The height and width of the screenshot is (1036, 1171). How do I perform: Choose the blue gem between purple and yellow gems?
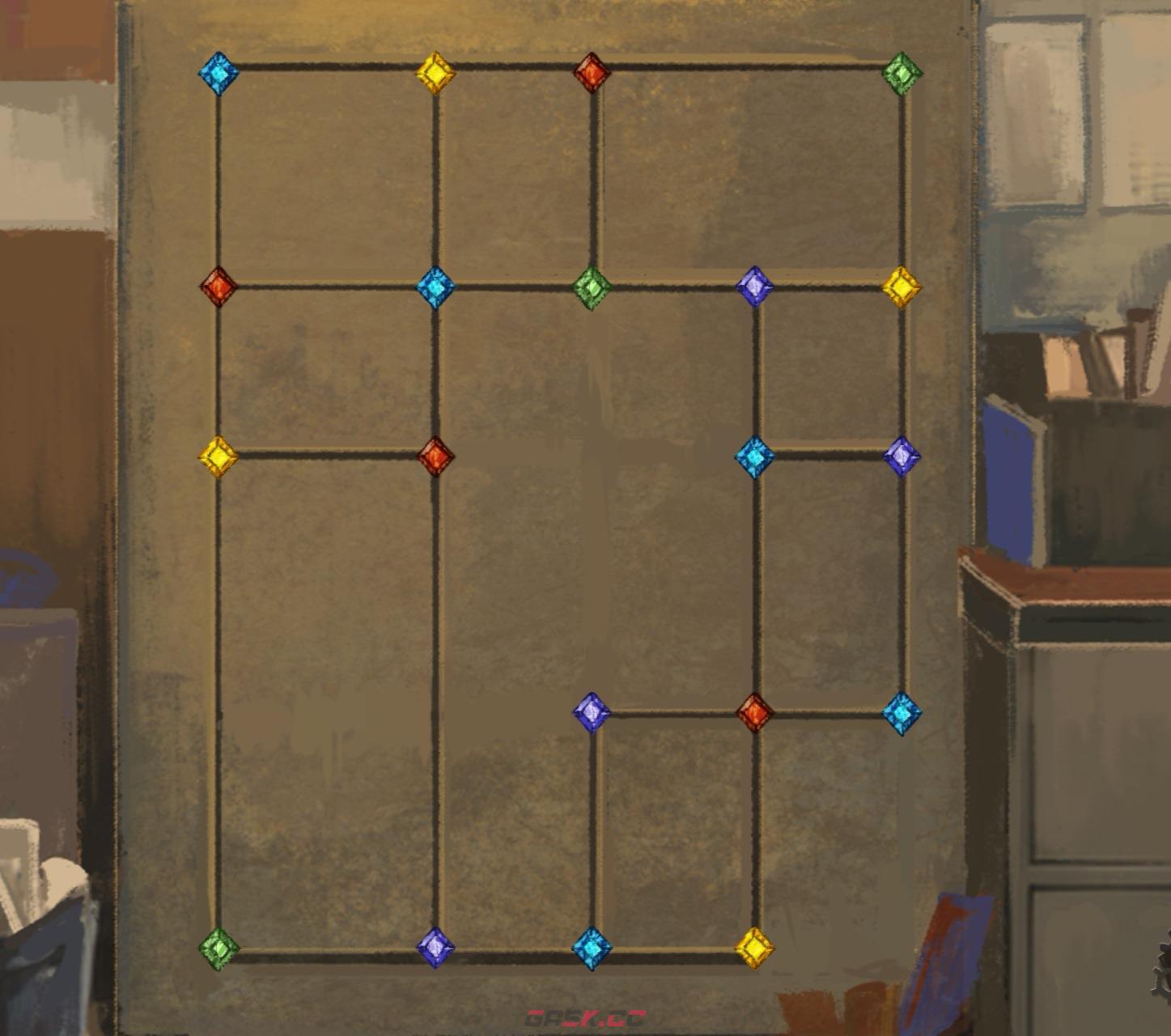pyautogui.click(x=592, y=947)
